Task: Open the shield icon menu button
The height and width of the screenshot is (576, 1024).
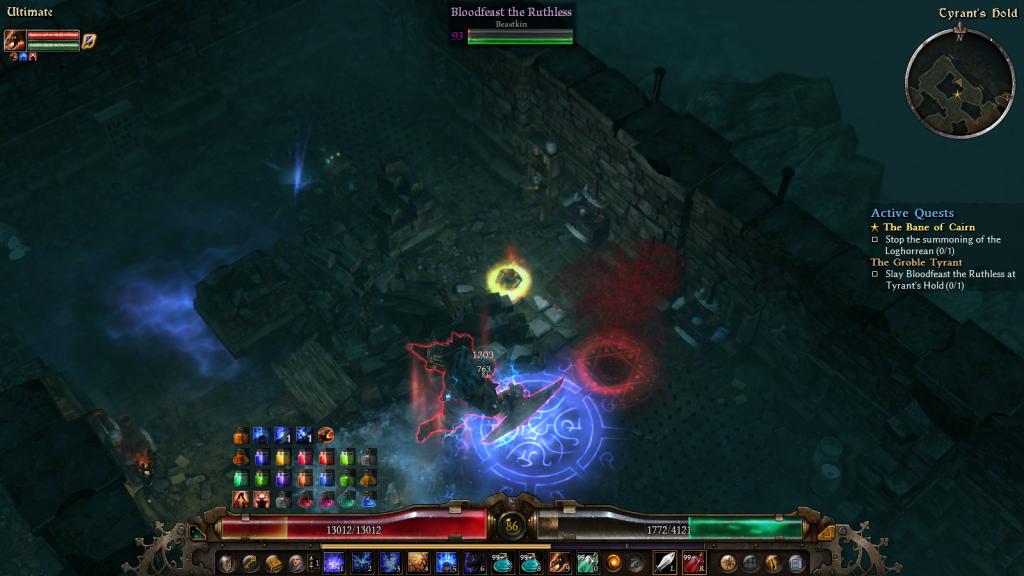Action: click(x=228, y=562)
